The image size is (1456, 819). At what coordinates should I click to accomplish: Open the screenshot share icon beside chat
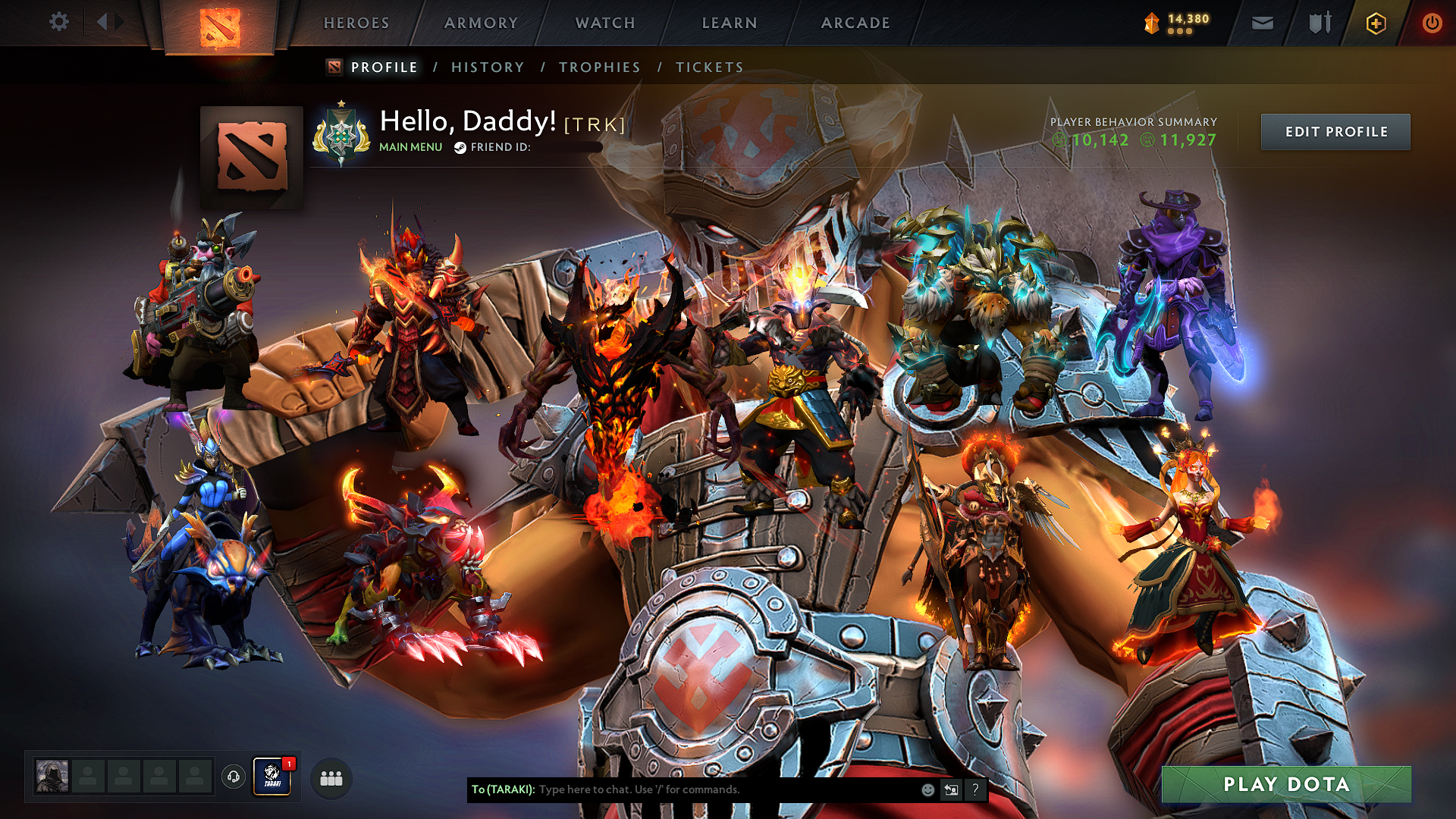[x=950, y=789]
